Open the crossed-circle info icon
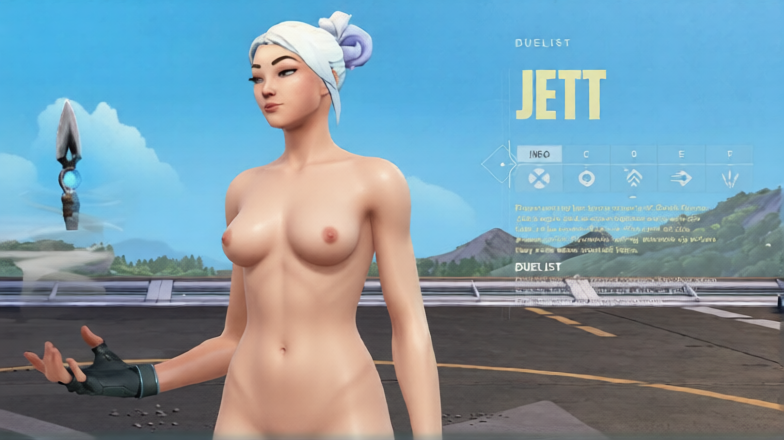 pos(539,178)
